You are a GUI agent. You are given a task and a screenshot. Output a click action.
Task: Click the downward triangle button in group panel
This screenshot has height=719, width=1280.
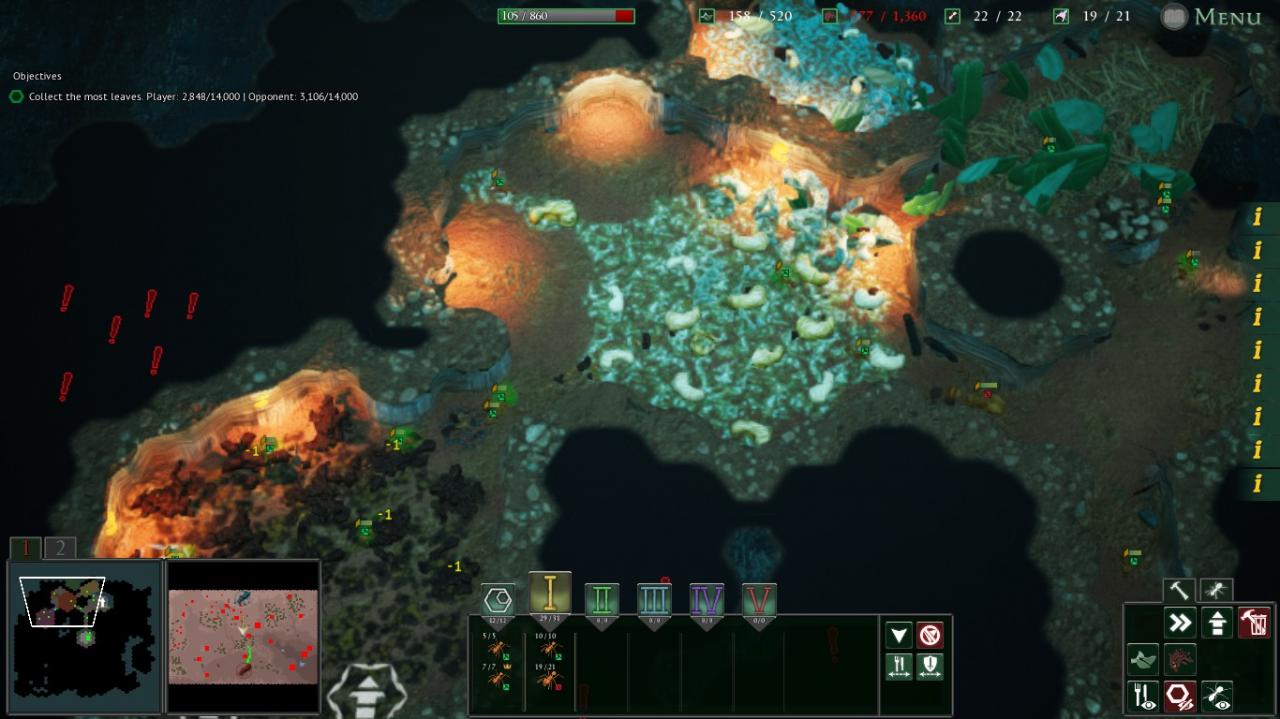(x=899, y=635)
